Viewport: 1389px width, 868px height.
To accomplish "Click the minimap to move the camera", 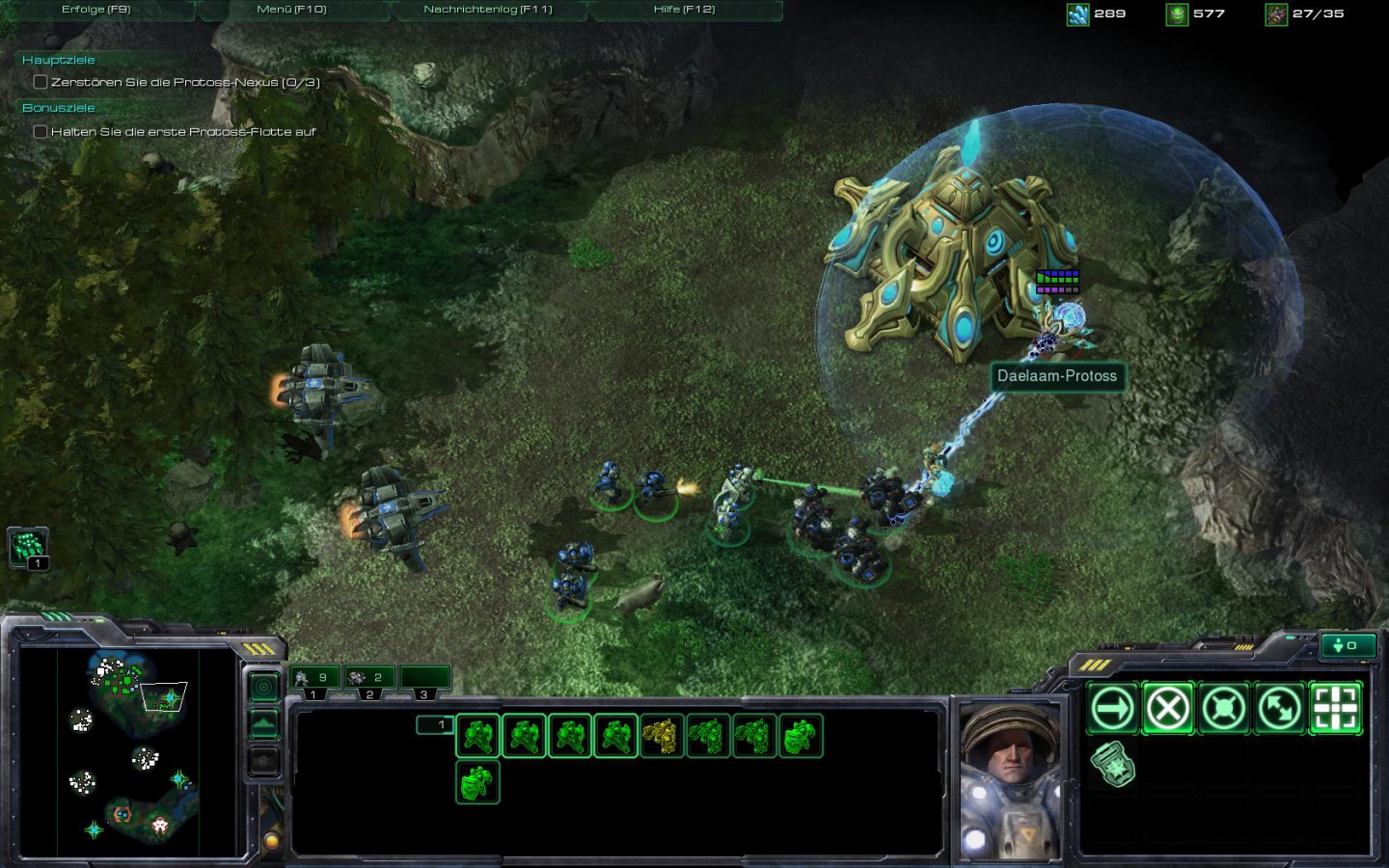I will click(x=125, y=752).
